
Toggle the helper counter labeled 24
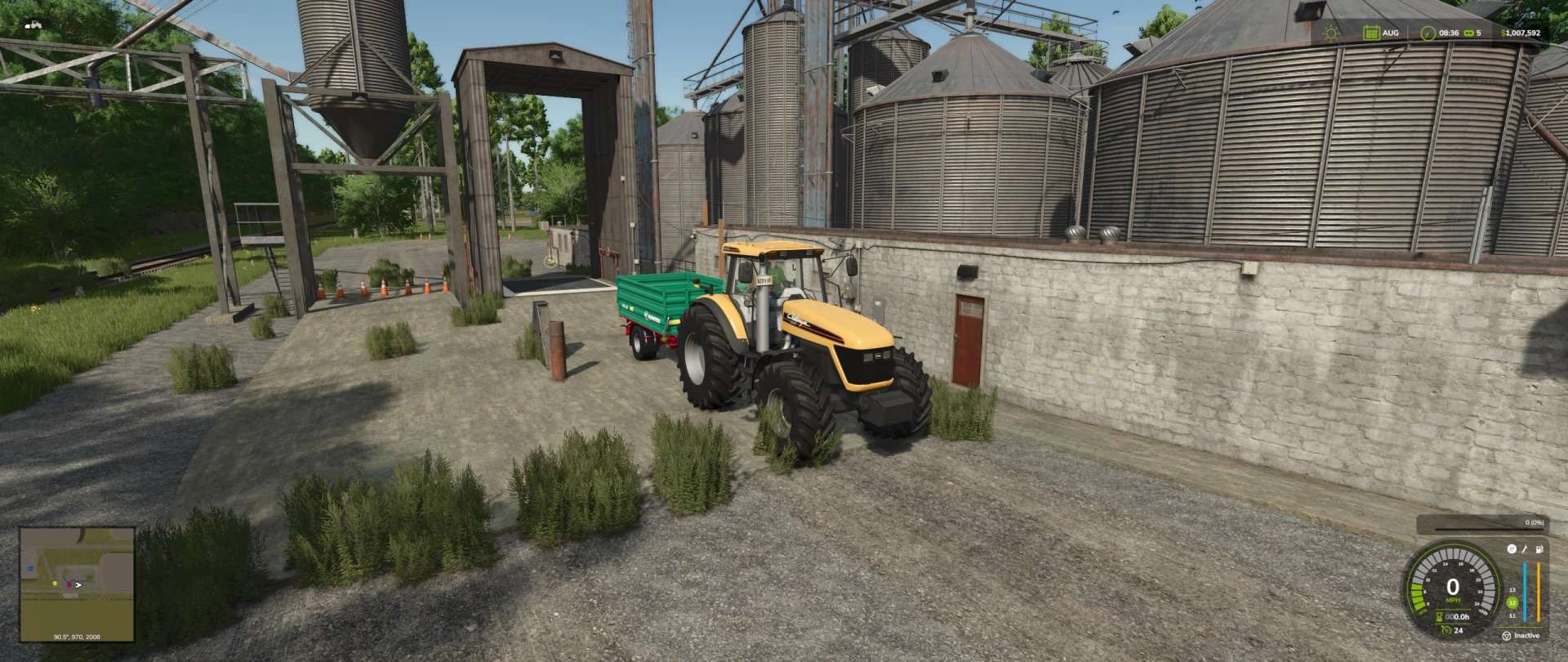(x=1452, y=630)
